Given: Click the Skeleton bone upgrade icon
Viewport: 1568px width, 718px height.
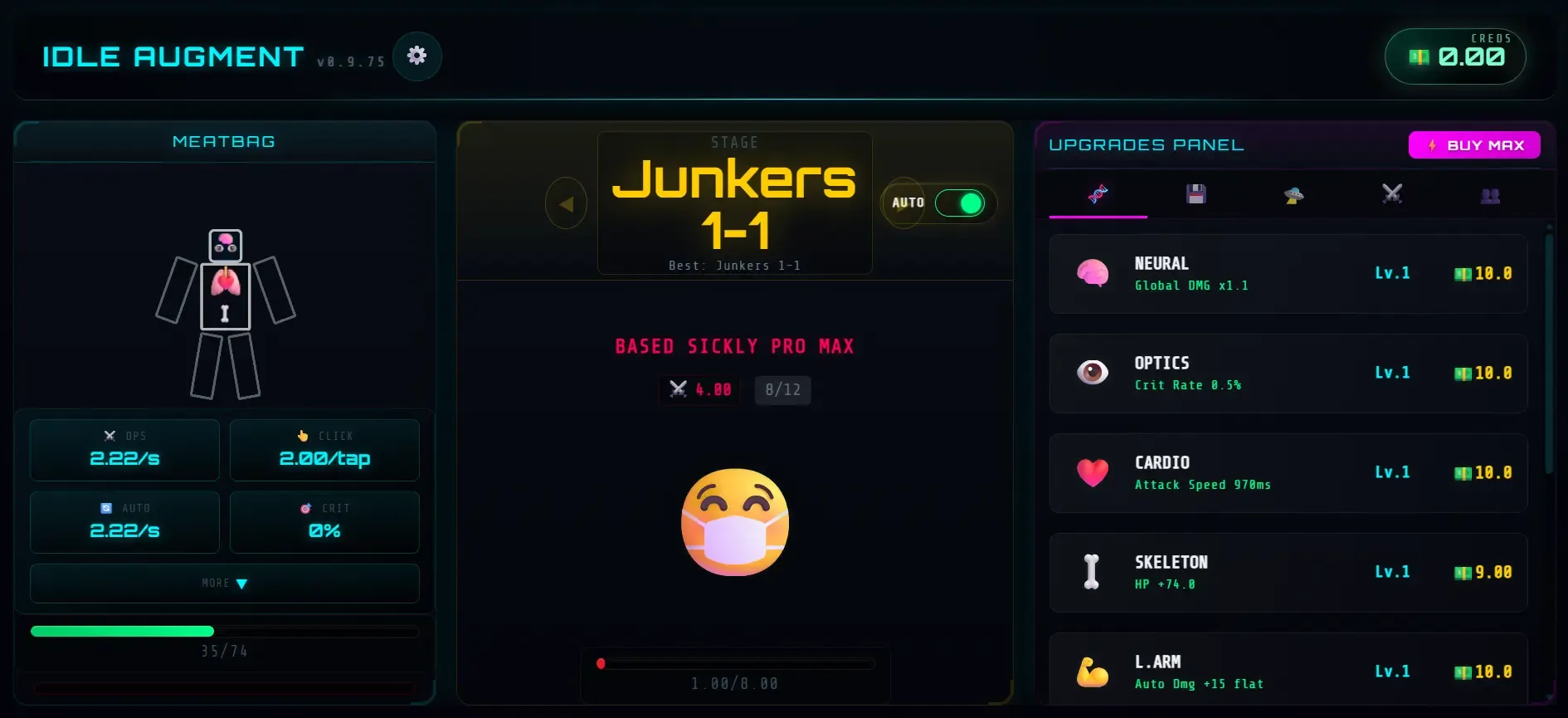Looking at the screenshot, I should [1093, 572].
